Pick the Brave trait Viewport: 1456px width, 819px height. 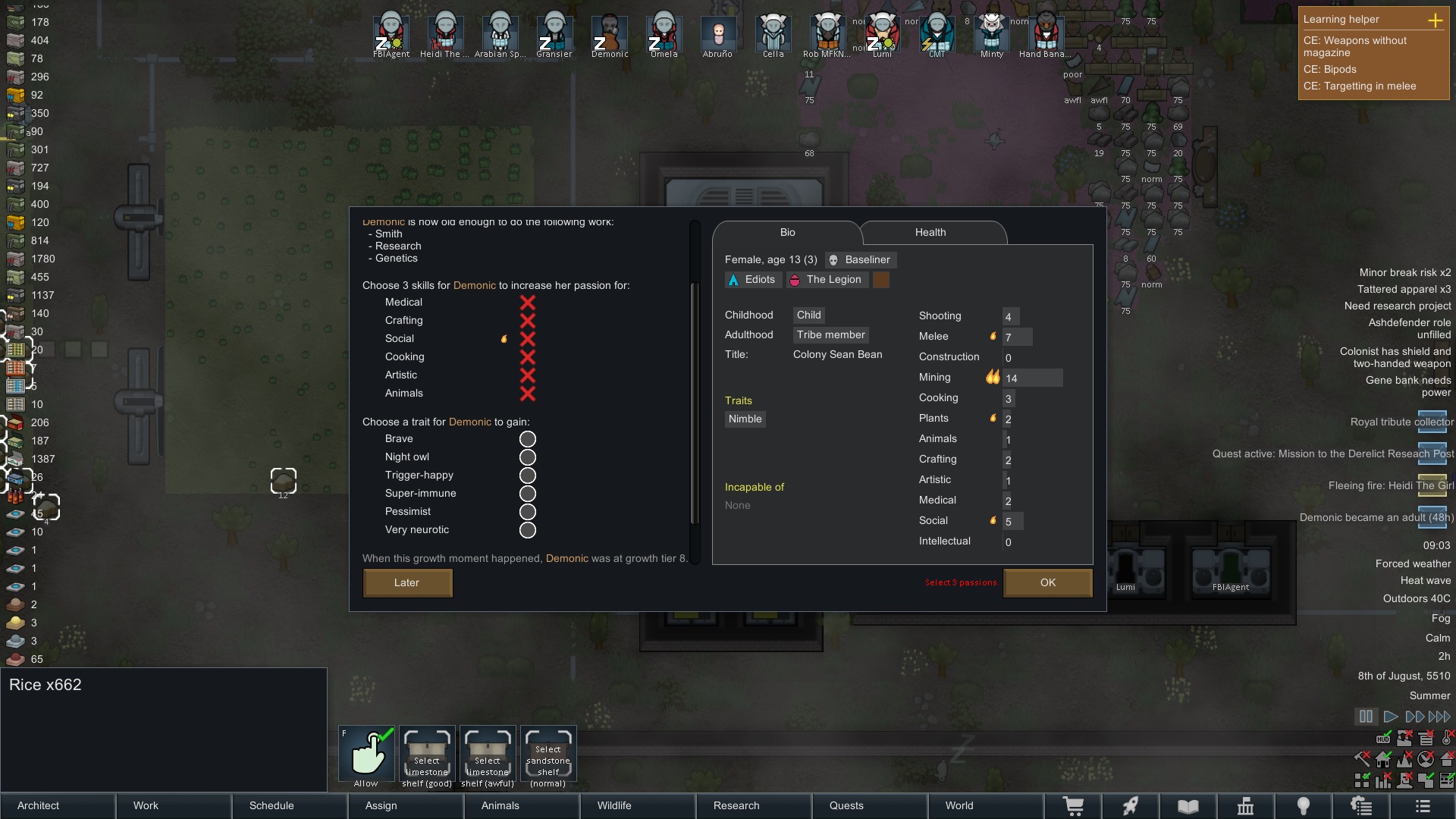click(527, 439)
